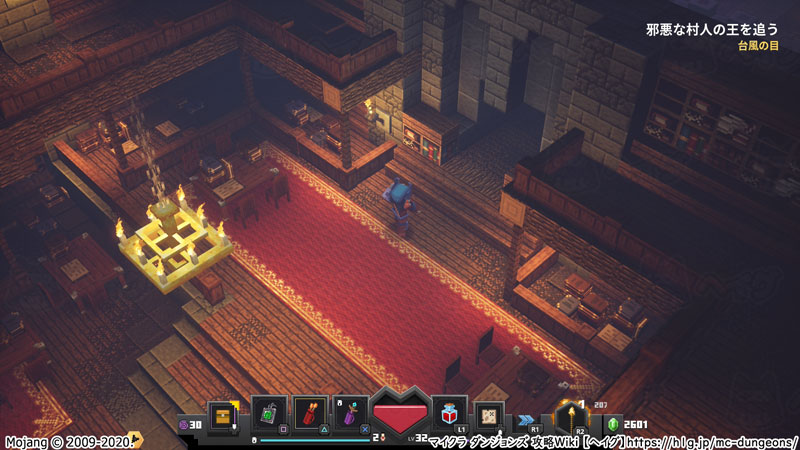Open the inventory chest icon
Screen dimensions: 800x450
(x=222, y=415)
